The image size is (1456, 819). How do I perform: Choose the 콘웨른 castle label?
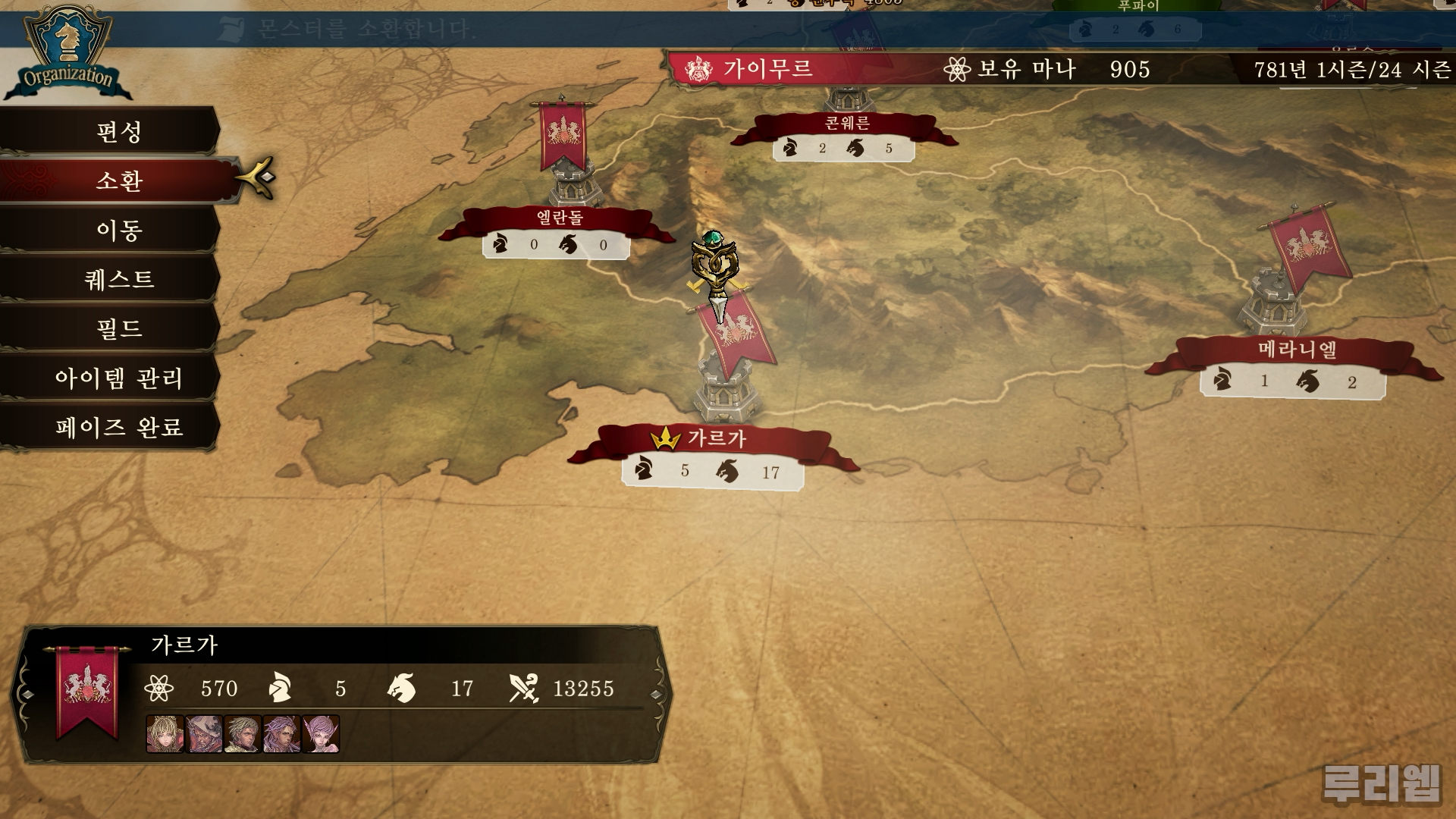pos(846,124)
